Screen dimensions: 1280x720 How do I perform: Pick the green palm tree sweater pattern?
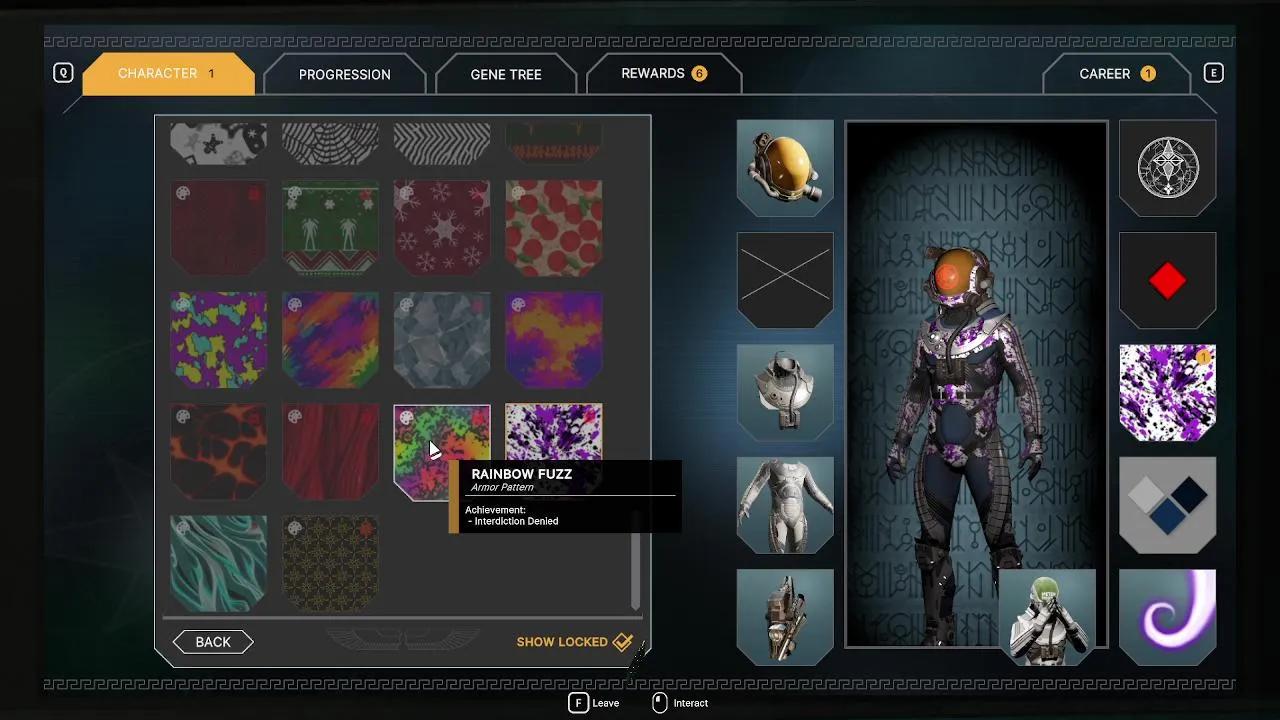(x=330, y=228)
